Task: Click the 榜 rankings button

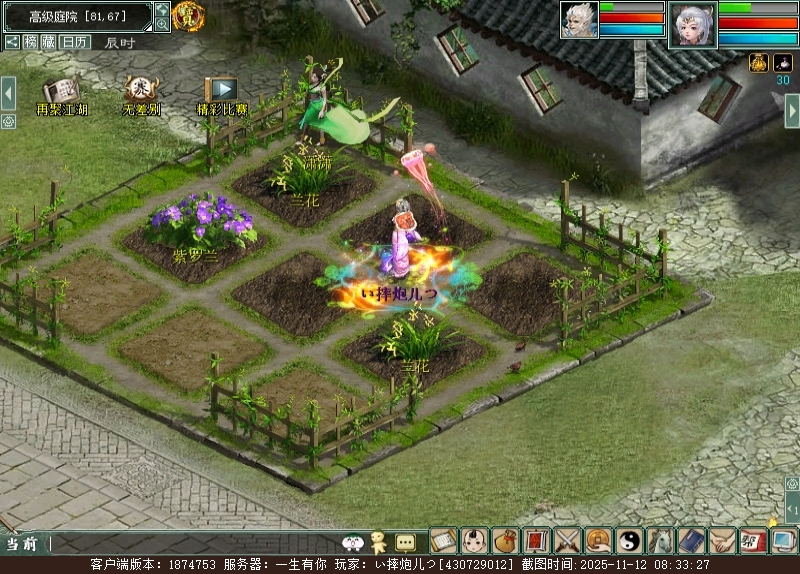Action: coord(31,42)
